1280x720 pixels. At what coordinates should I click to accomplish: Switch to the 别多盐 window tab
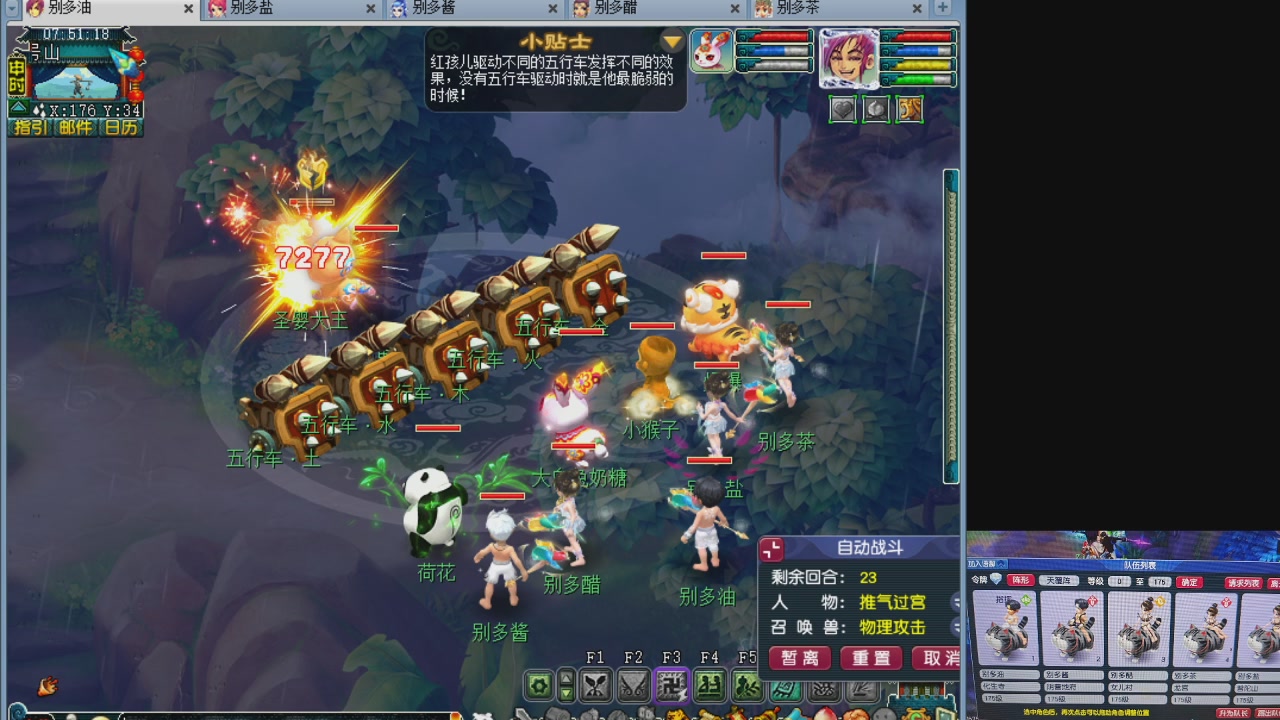point(250,9)
